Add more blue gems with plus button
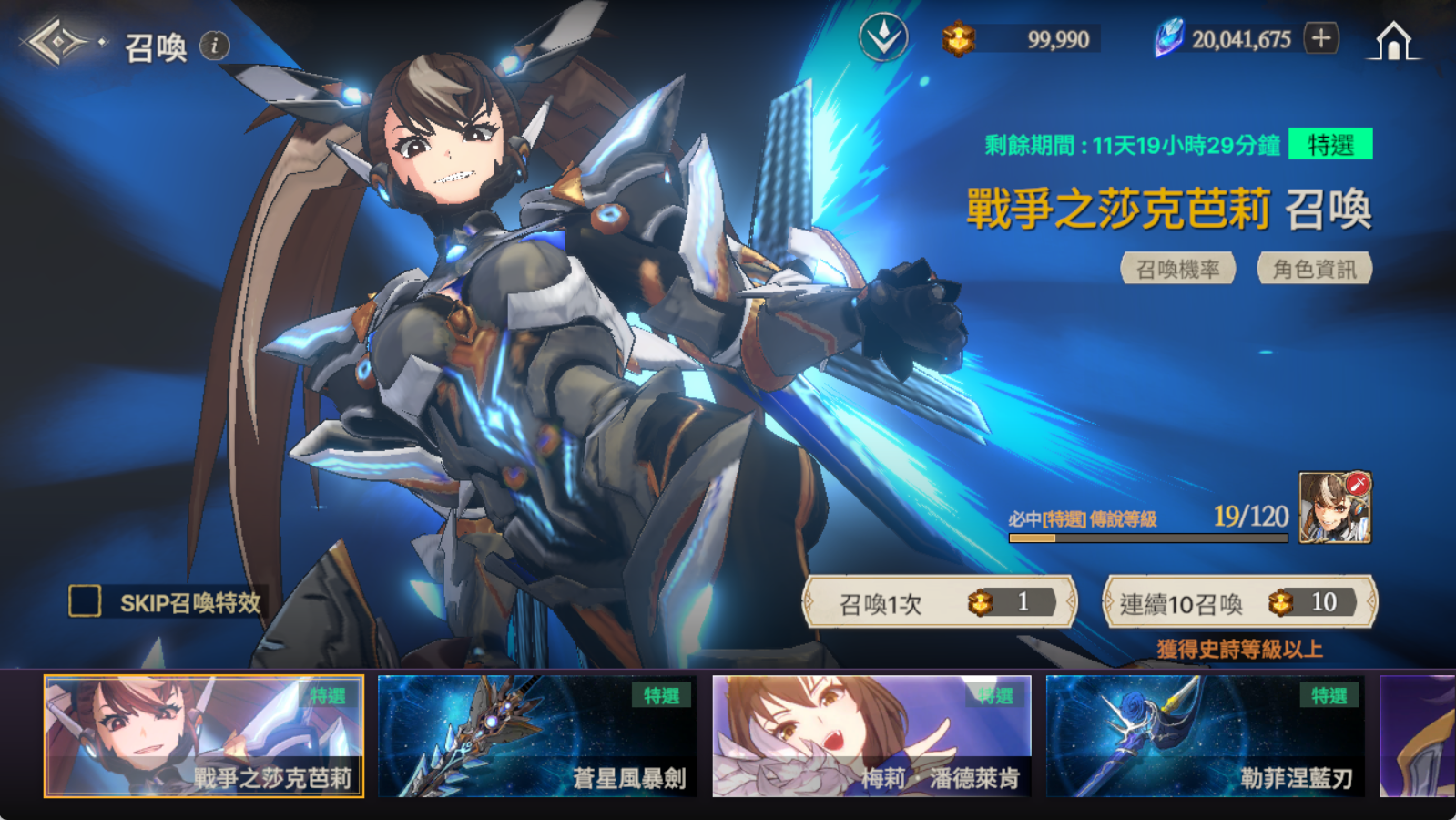This screenshot has height=820, width=1456. pyautogui.click(x=1321, y=38)
